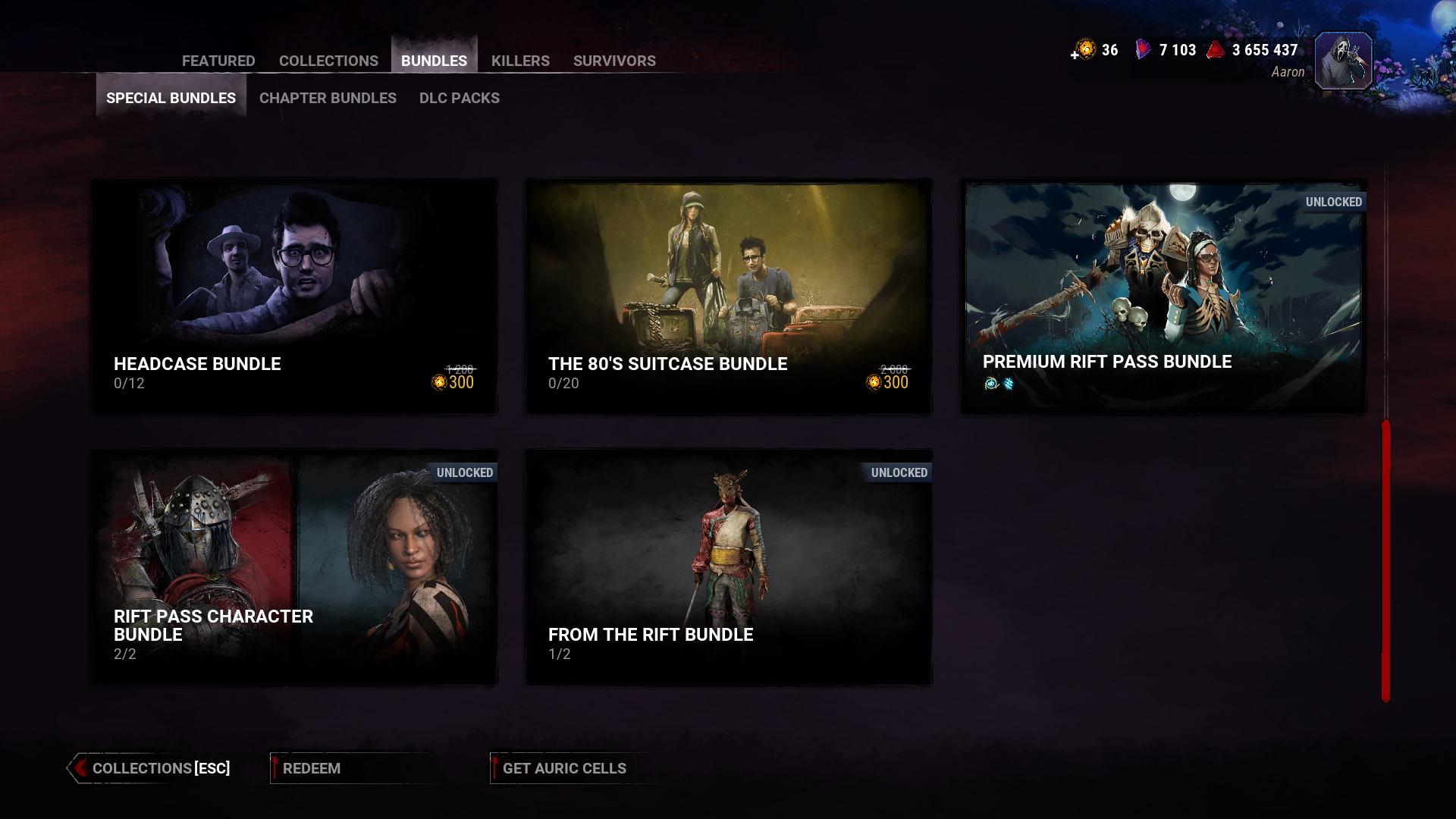This screenshot has height=819, width=1456.
Task: Switch to the SURVIVORS tab
Action: 614,61
